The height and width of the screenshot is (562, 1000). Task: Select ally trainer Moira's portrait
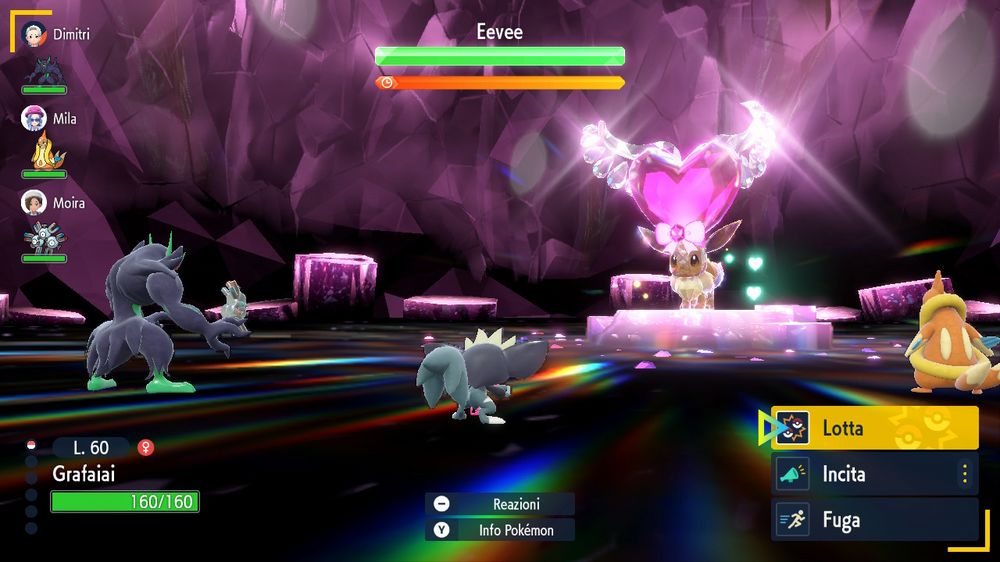pyautogui.click(x=35, y=203)
